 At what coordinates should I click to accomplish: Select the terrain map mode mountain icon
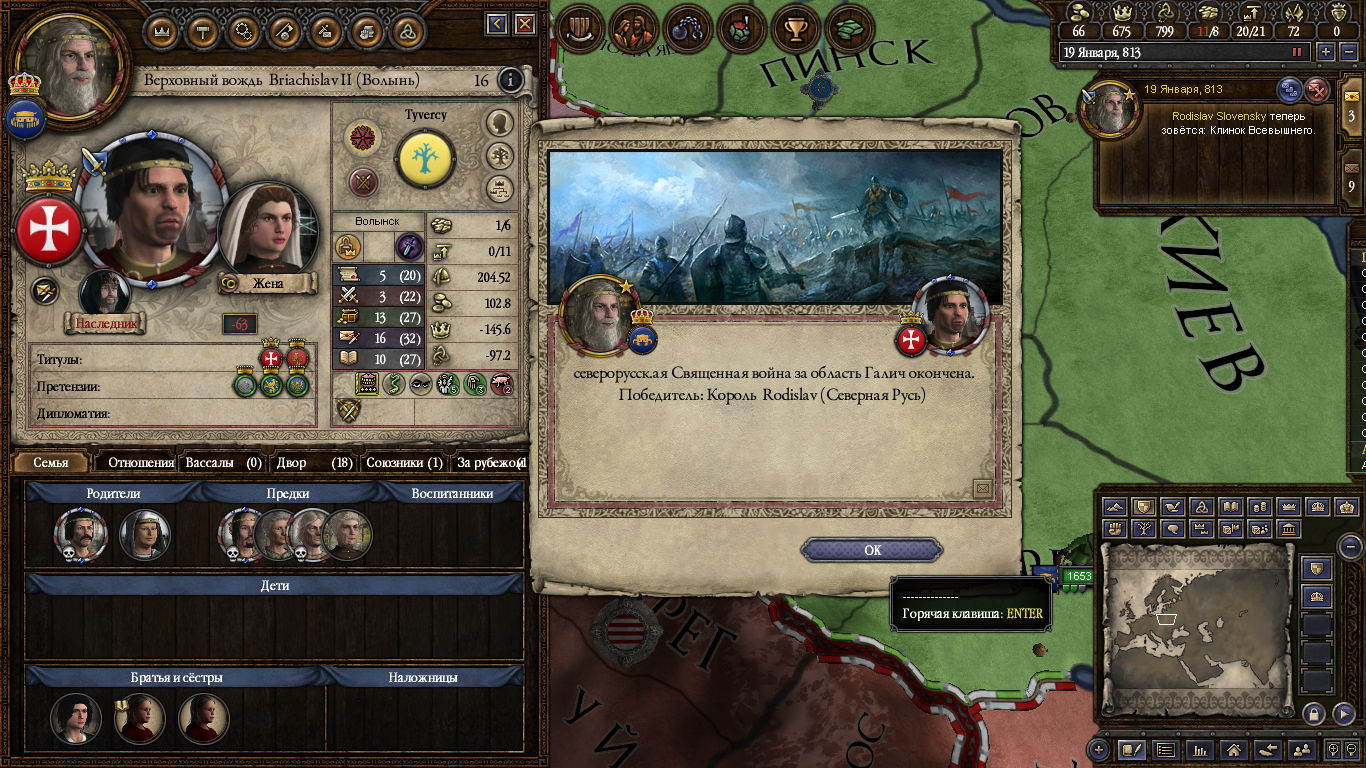pos(1115,508)
